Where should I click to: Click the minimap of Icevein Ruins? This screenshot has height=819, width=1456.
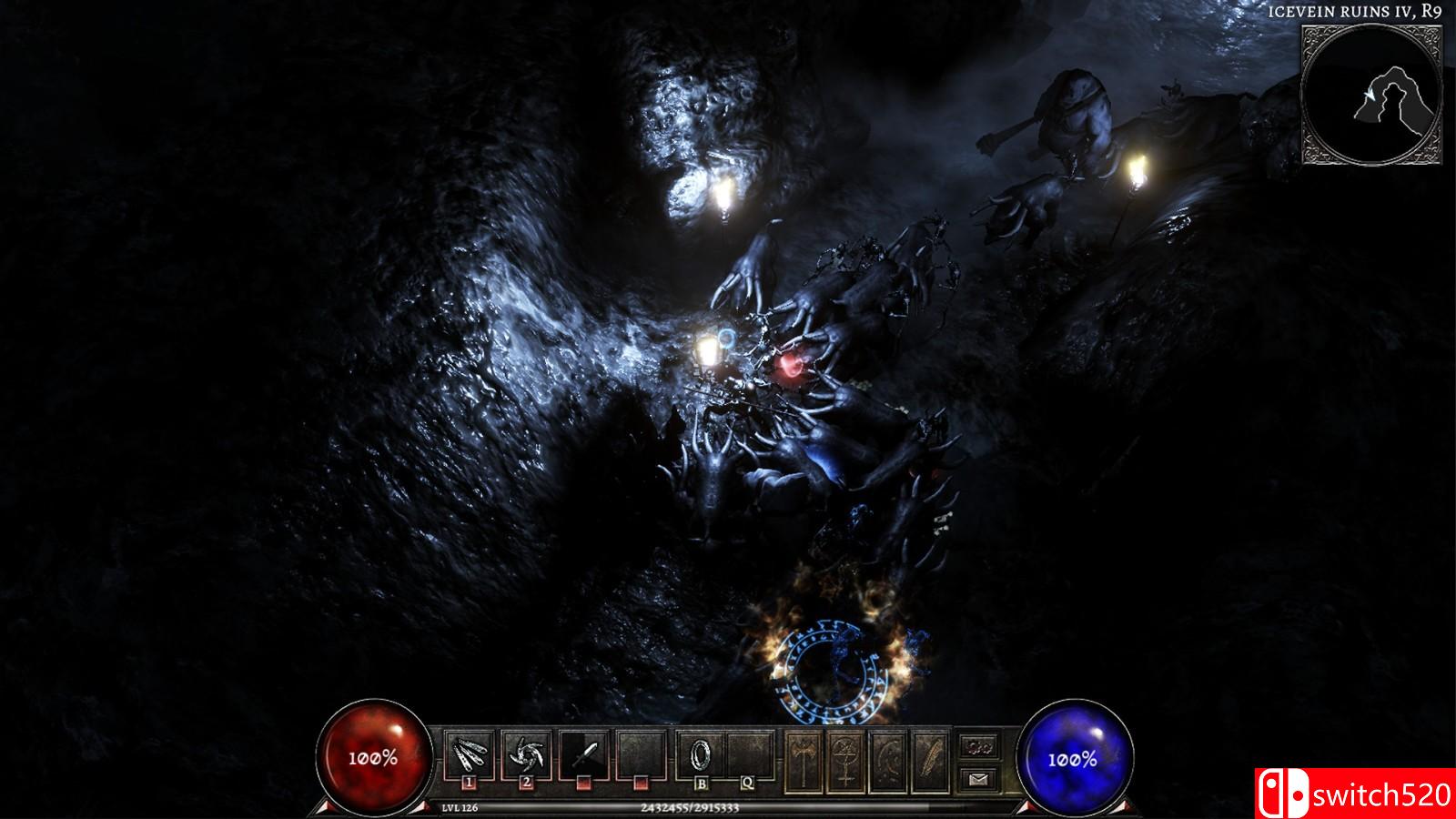[1371, 96]
